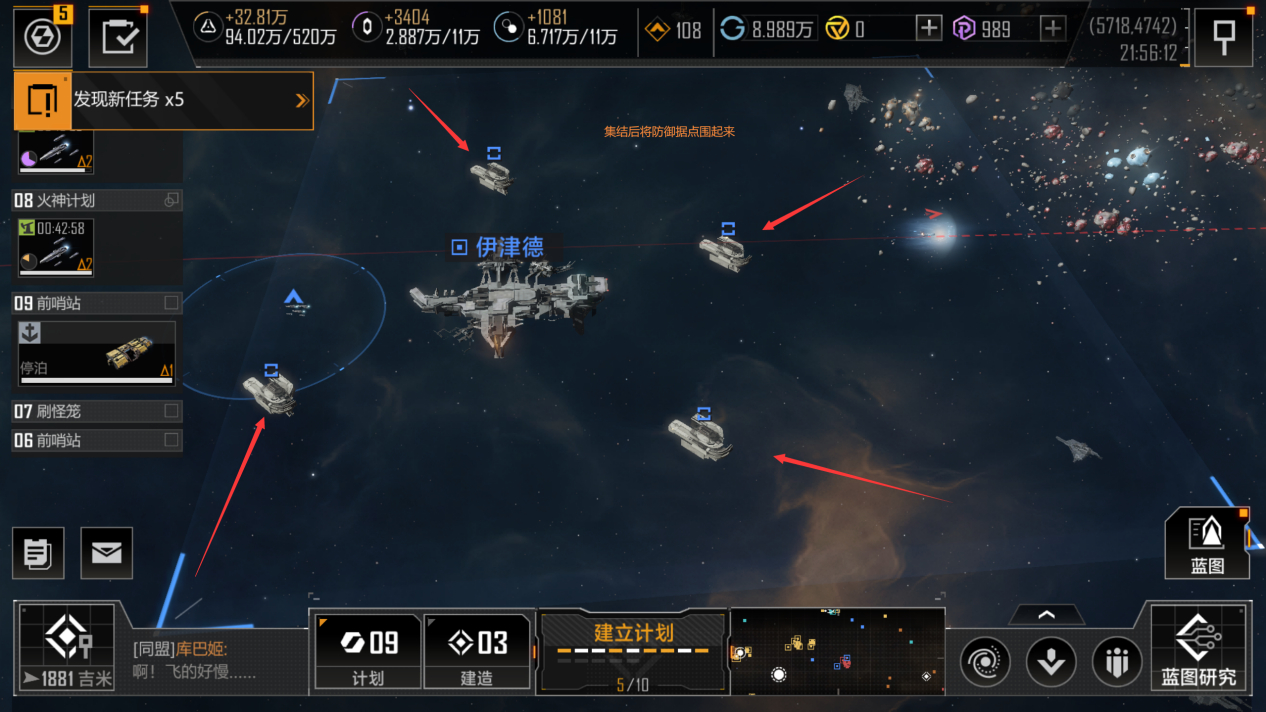Click the 建立计划 progress panel
The height and width of the screenshot is (712, 1266).
pos(633,651)
